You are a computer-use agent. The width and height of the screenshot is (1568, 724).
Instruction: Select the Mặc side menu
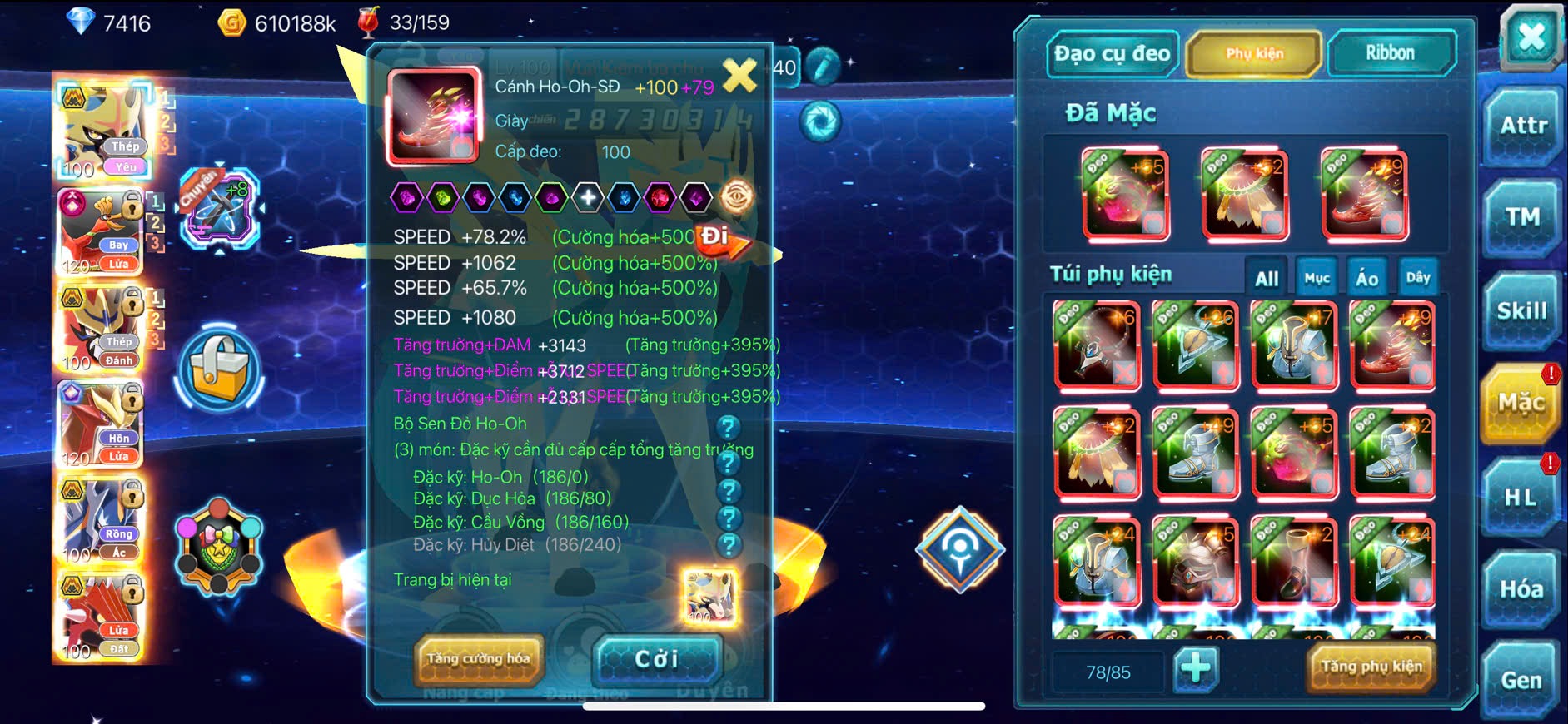pyautogui.click(x=1521, y=404)
